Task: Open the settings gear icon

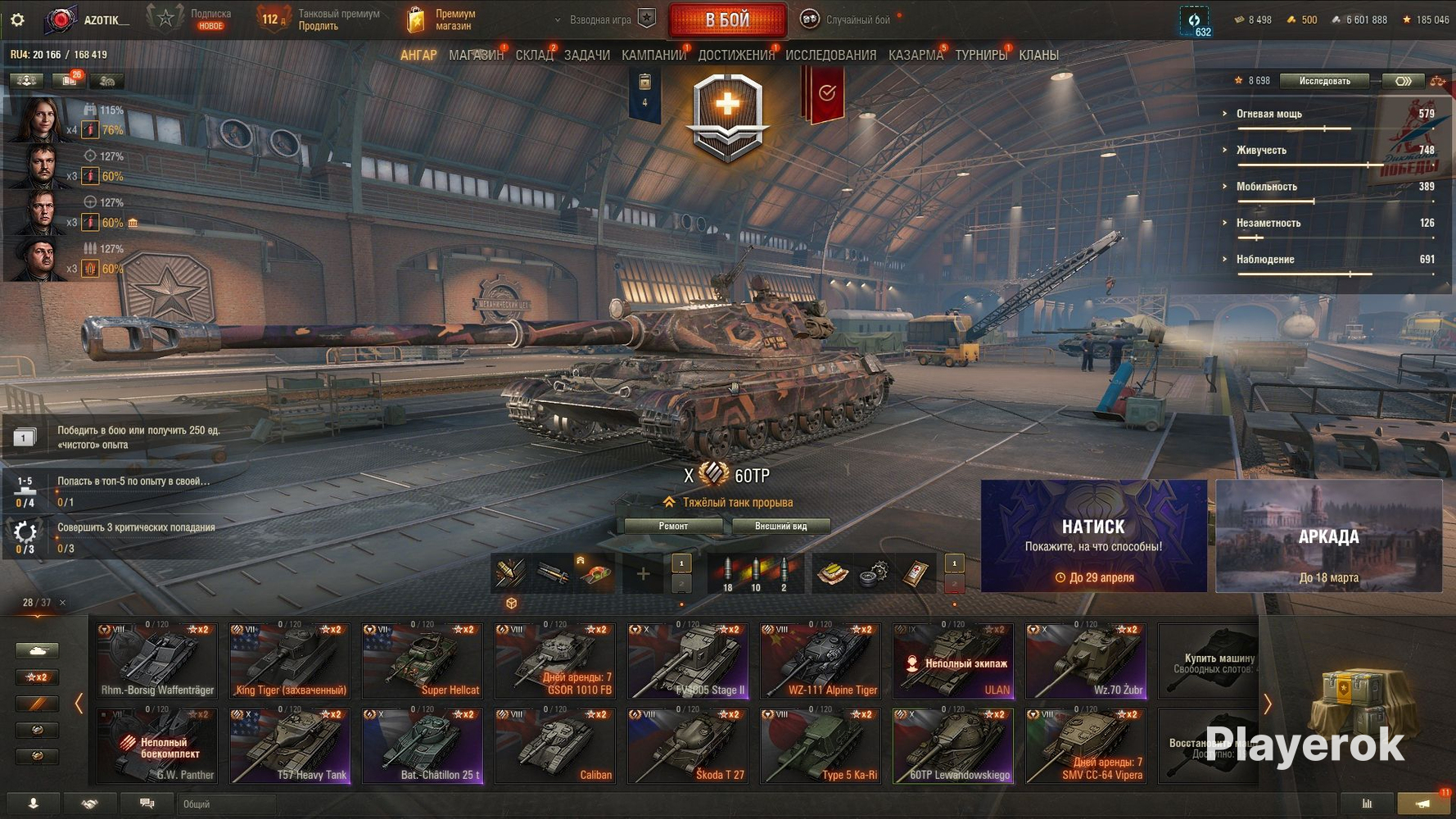Action: point(17,20)
